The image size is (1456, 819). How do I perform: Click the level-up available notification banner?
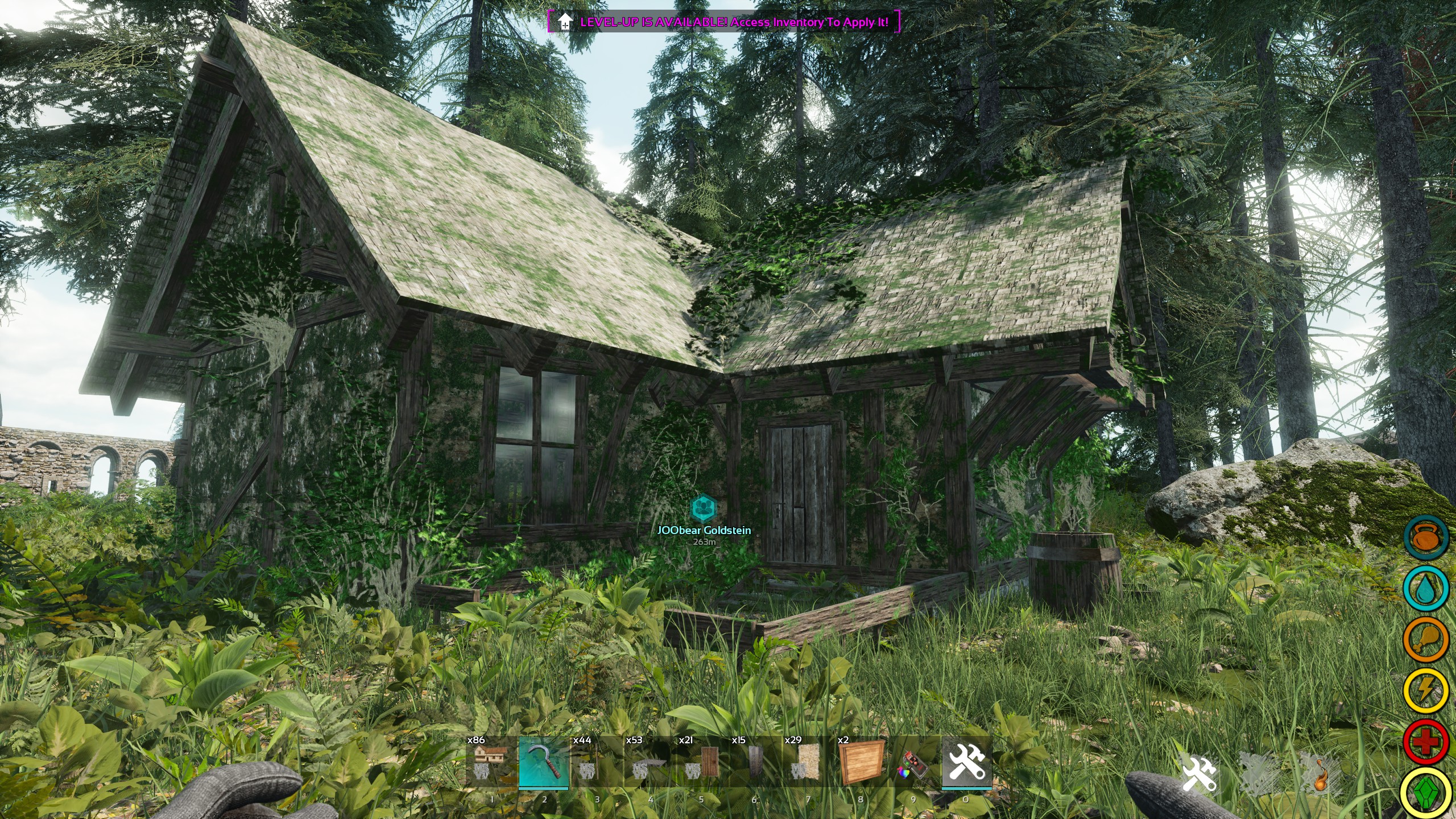[723, 22]
